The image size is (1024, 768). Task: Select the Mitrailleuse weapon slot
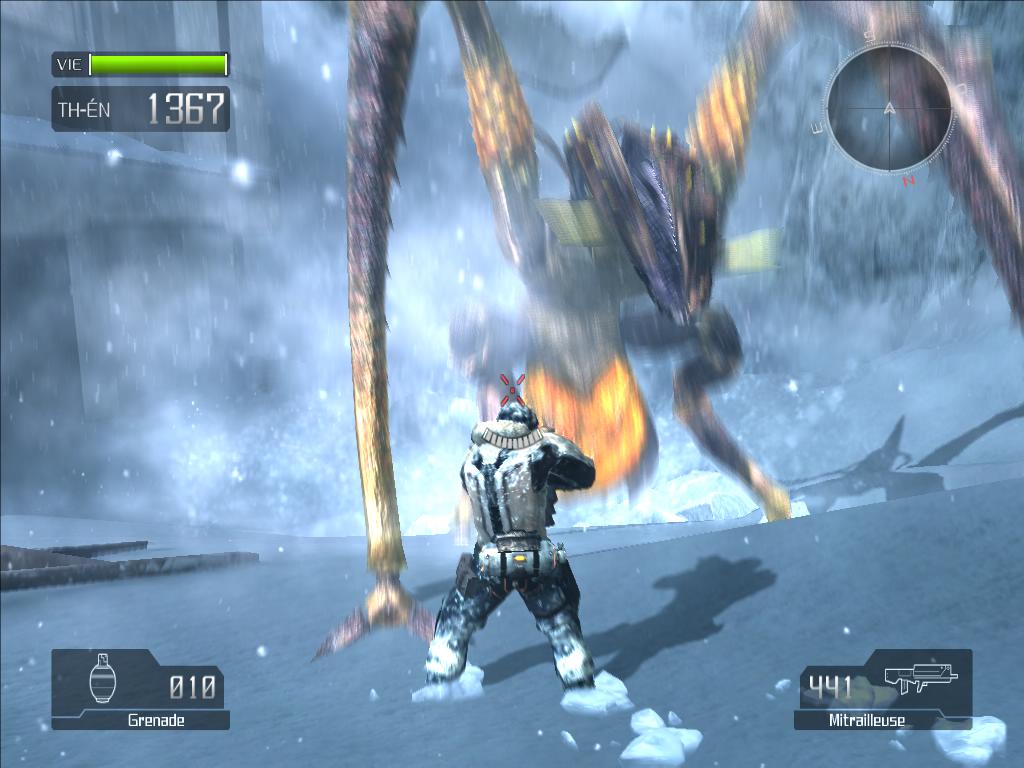[882, 688]
